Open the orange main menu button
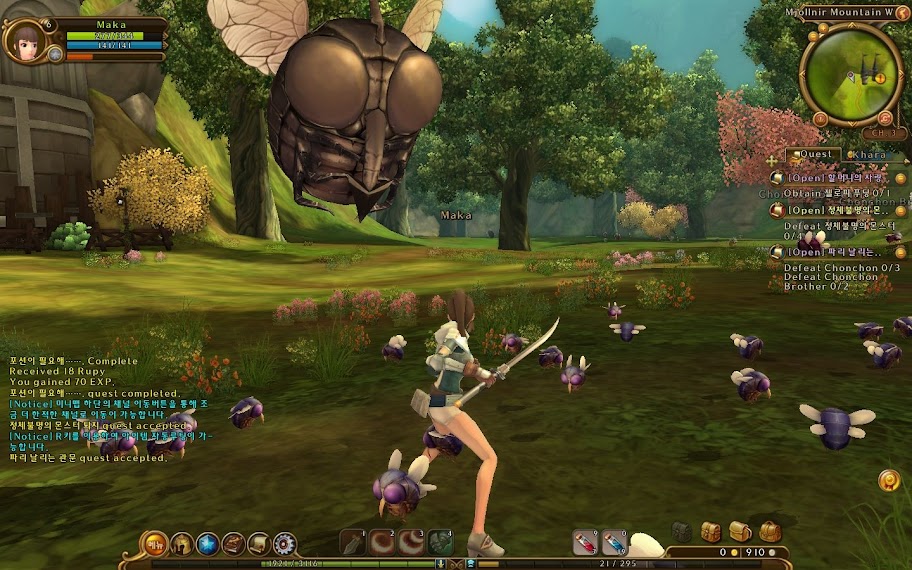The image size is (912, 570). coord(155,544)
